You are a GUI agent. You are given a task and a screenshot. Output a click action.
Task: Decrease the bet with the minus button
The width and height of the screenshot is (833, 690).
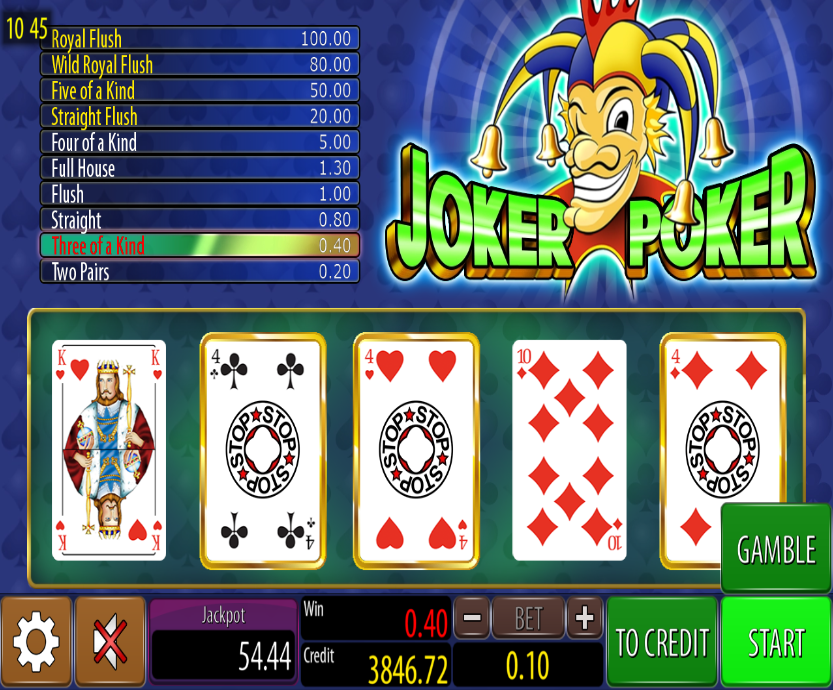(472, 619)
